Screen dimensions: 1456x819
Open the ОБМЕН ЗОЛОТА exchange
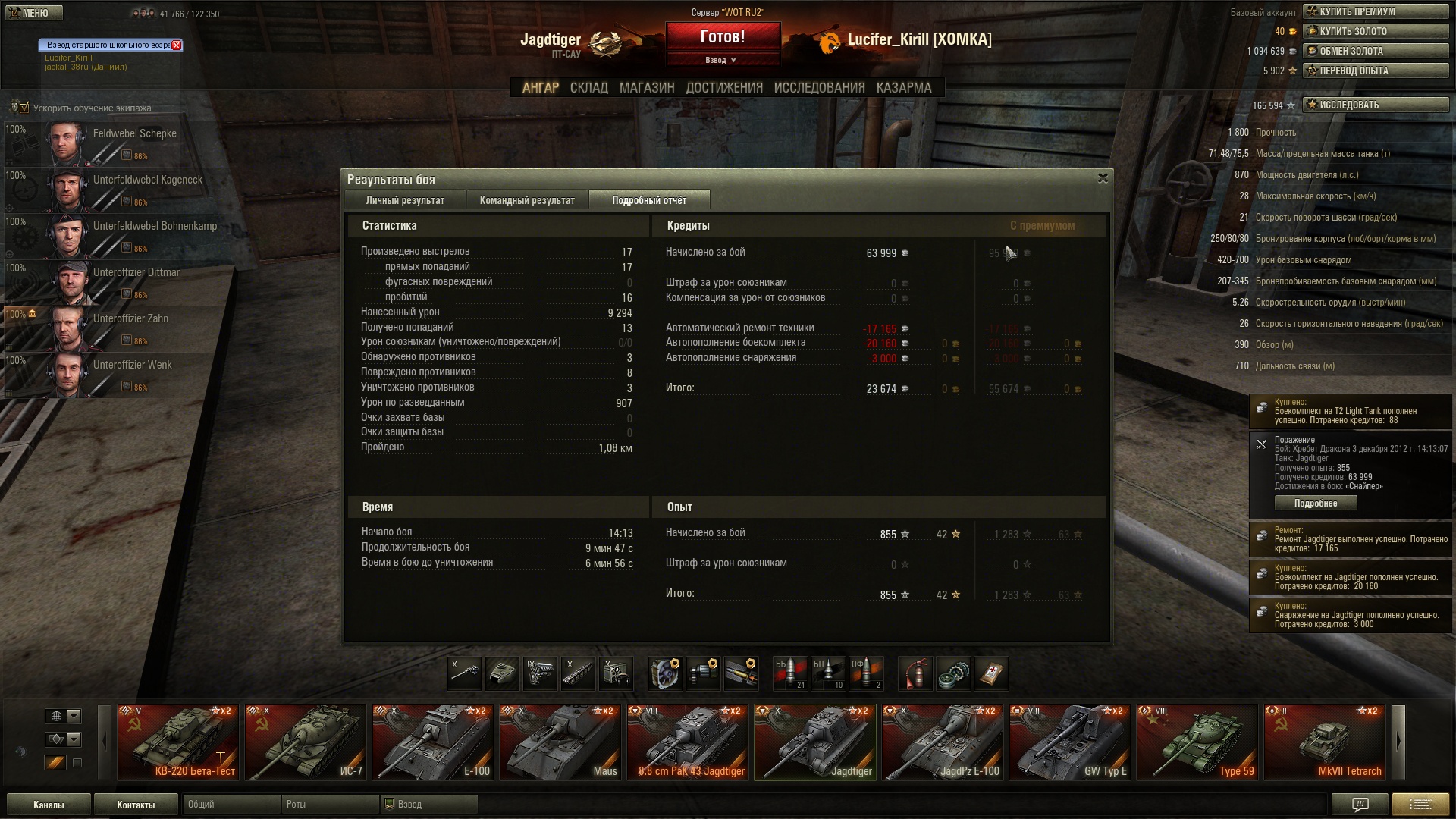(x=1375, y=51)
